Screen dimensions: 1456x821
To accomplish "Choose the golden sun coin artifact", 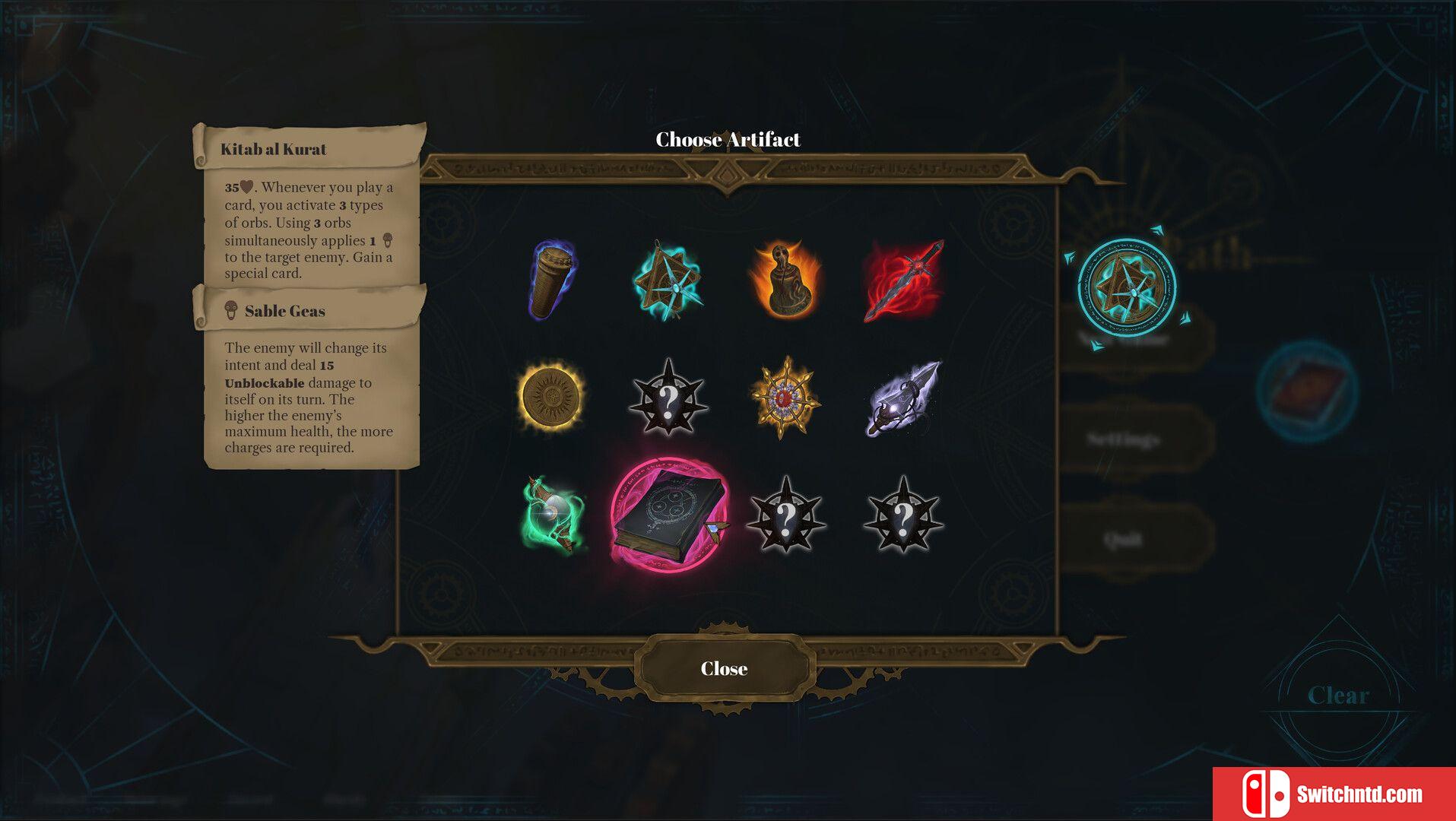I will point(551,396).
